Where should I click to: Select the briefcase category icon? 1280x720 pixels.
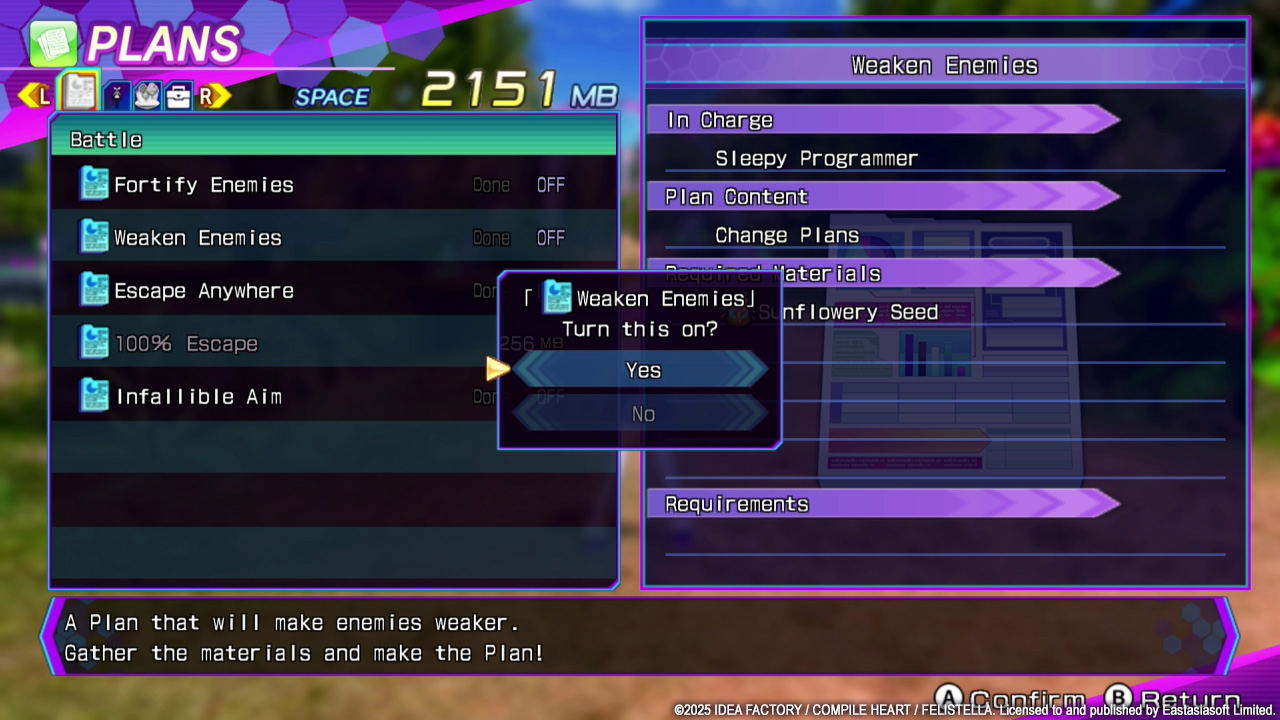point(178,92)
